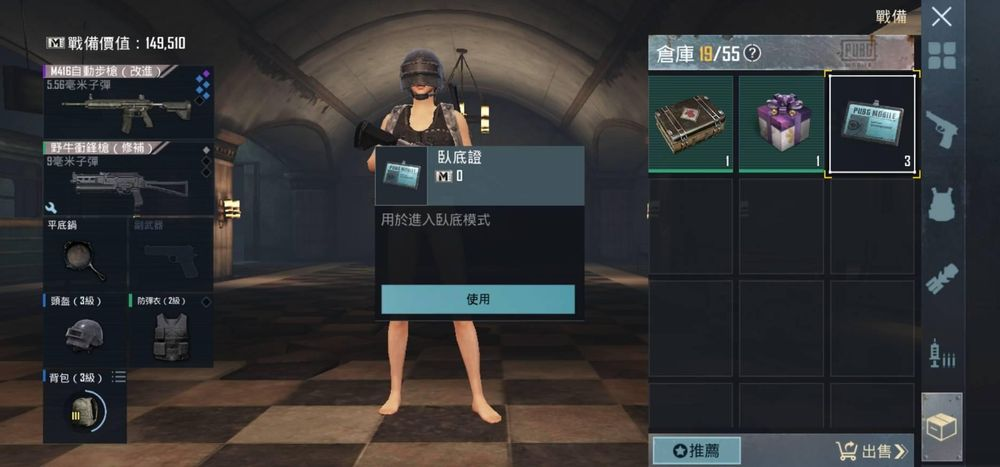Switch to the pistol weapons tab
Viewport: 1000px width, 467px height.
[x=942, y=130]
